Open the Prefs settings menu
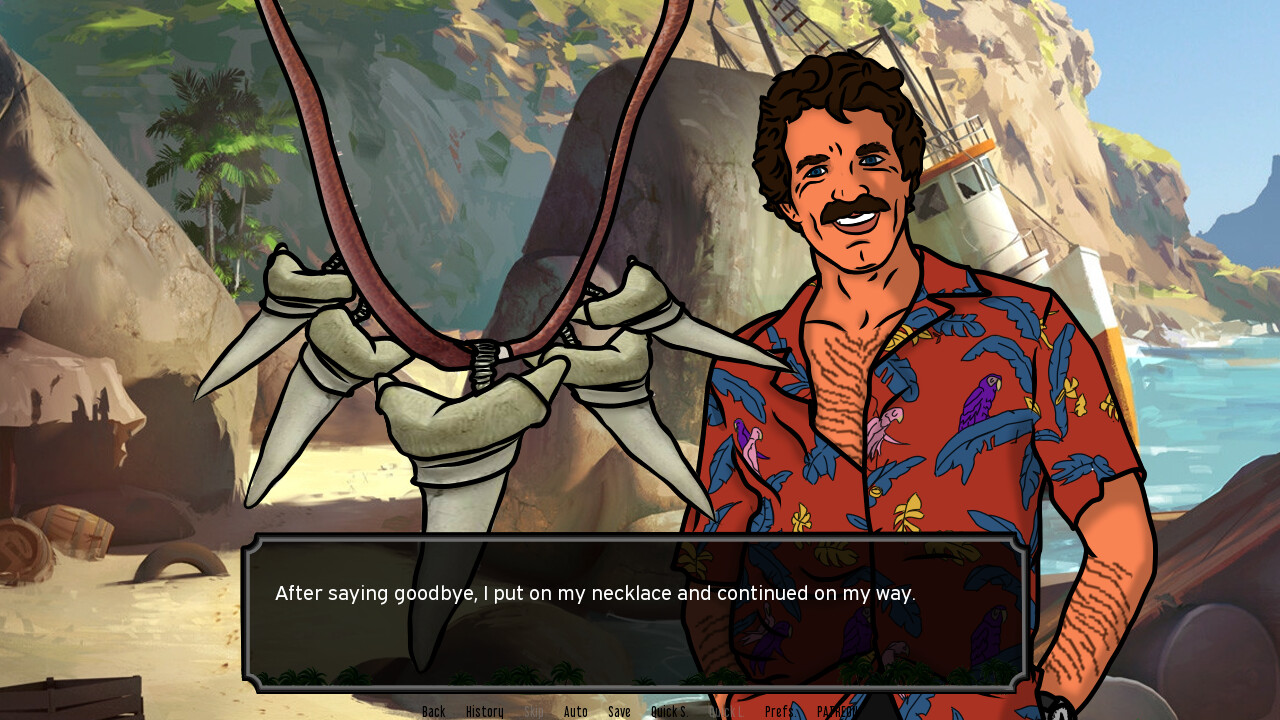Image resolution: width=1280 pixels, height=720 pixels. [x=779, y=711]
